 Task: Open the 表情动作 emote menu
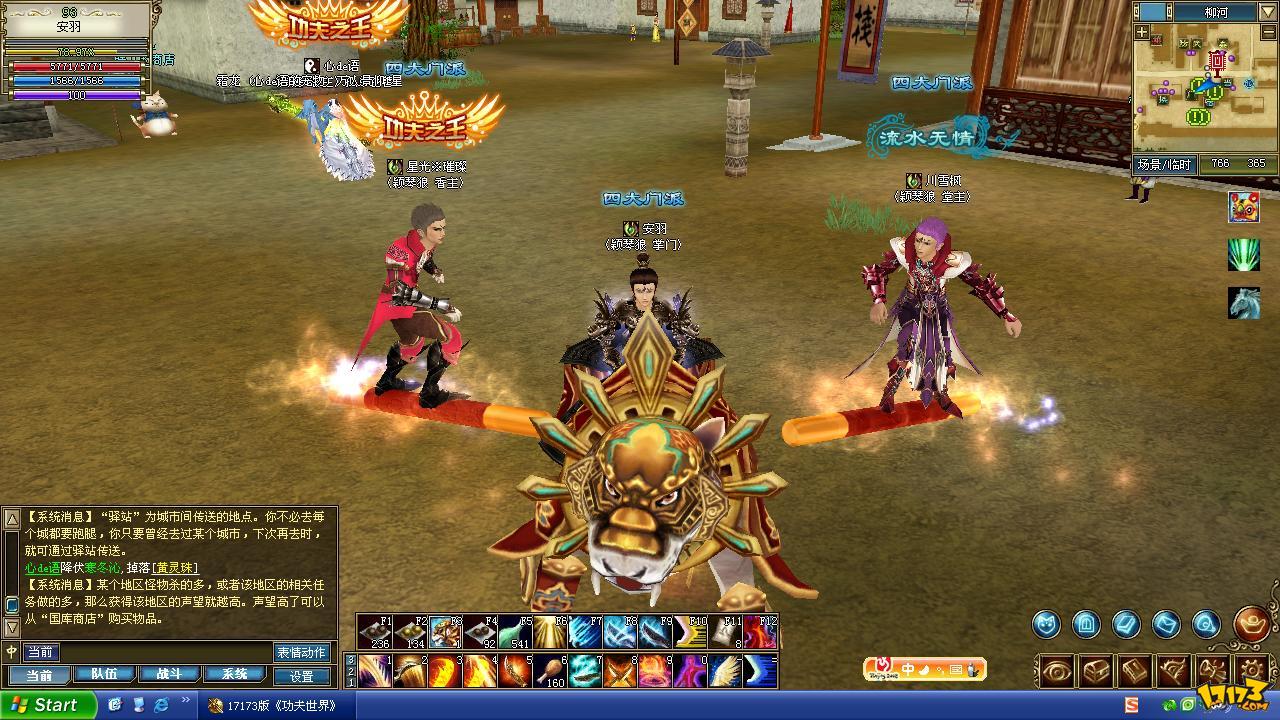[x=301, y=652]
